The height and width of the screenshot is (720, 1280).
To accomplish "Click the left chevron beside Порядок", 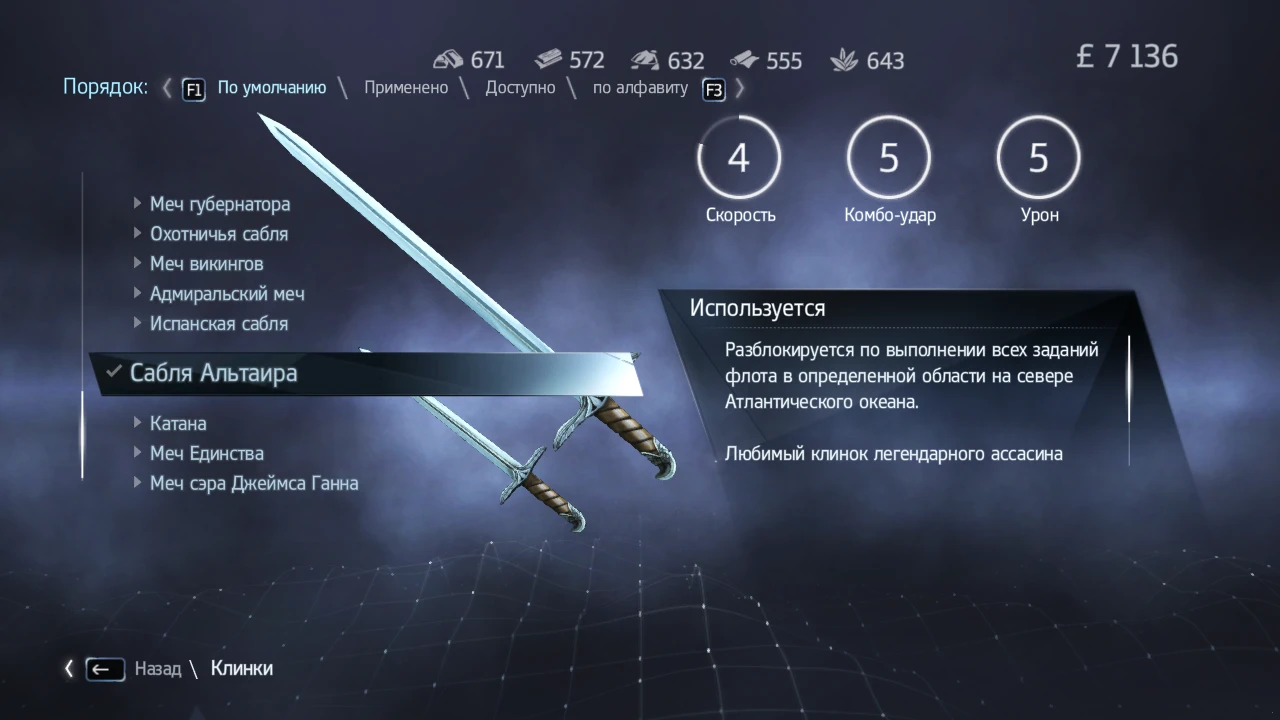I will (165, 88).
